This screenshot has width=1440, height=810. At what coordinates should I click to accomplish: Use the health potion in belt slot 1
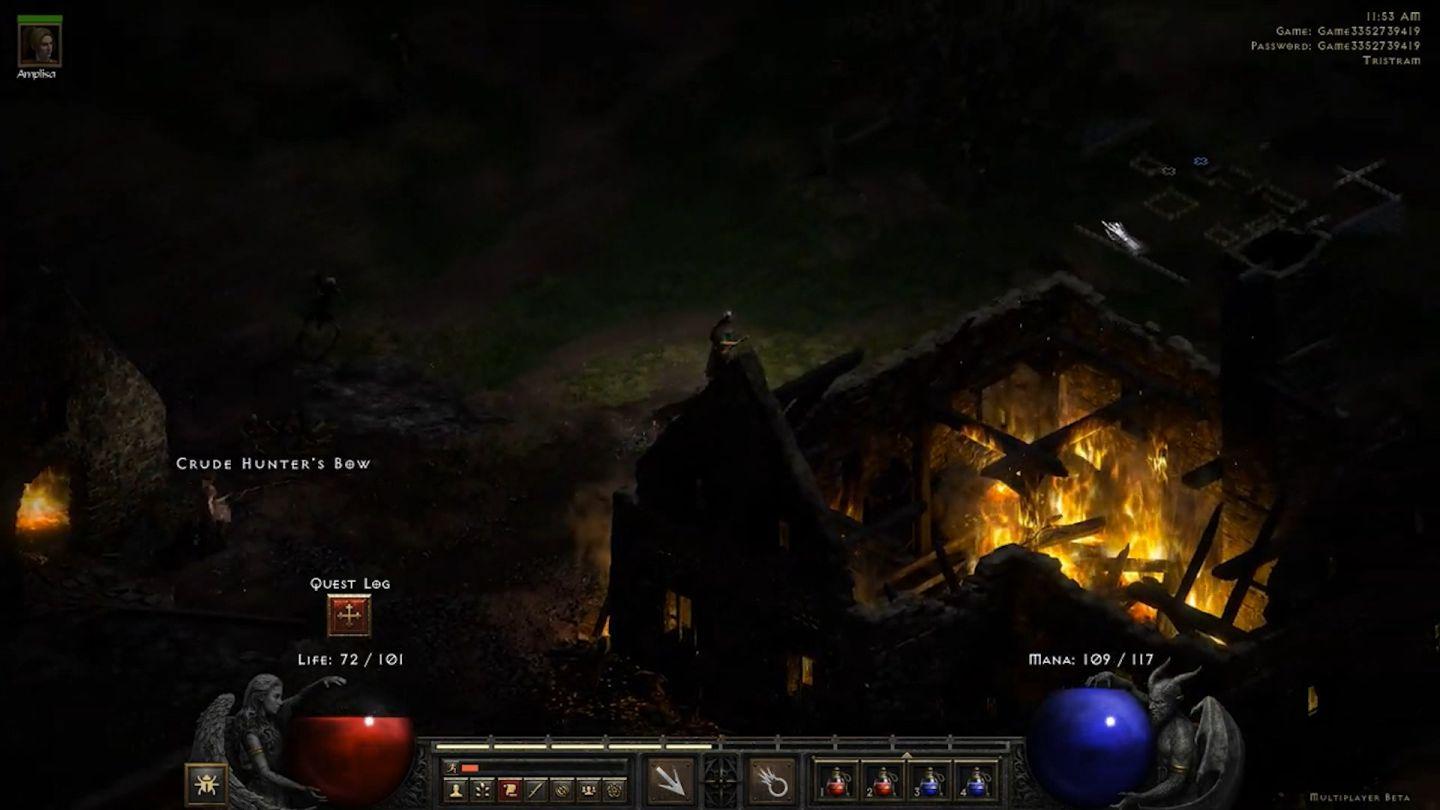tap(837, 782)
